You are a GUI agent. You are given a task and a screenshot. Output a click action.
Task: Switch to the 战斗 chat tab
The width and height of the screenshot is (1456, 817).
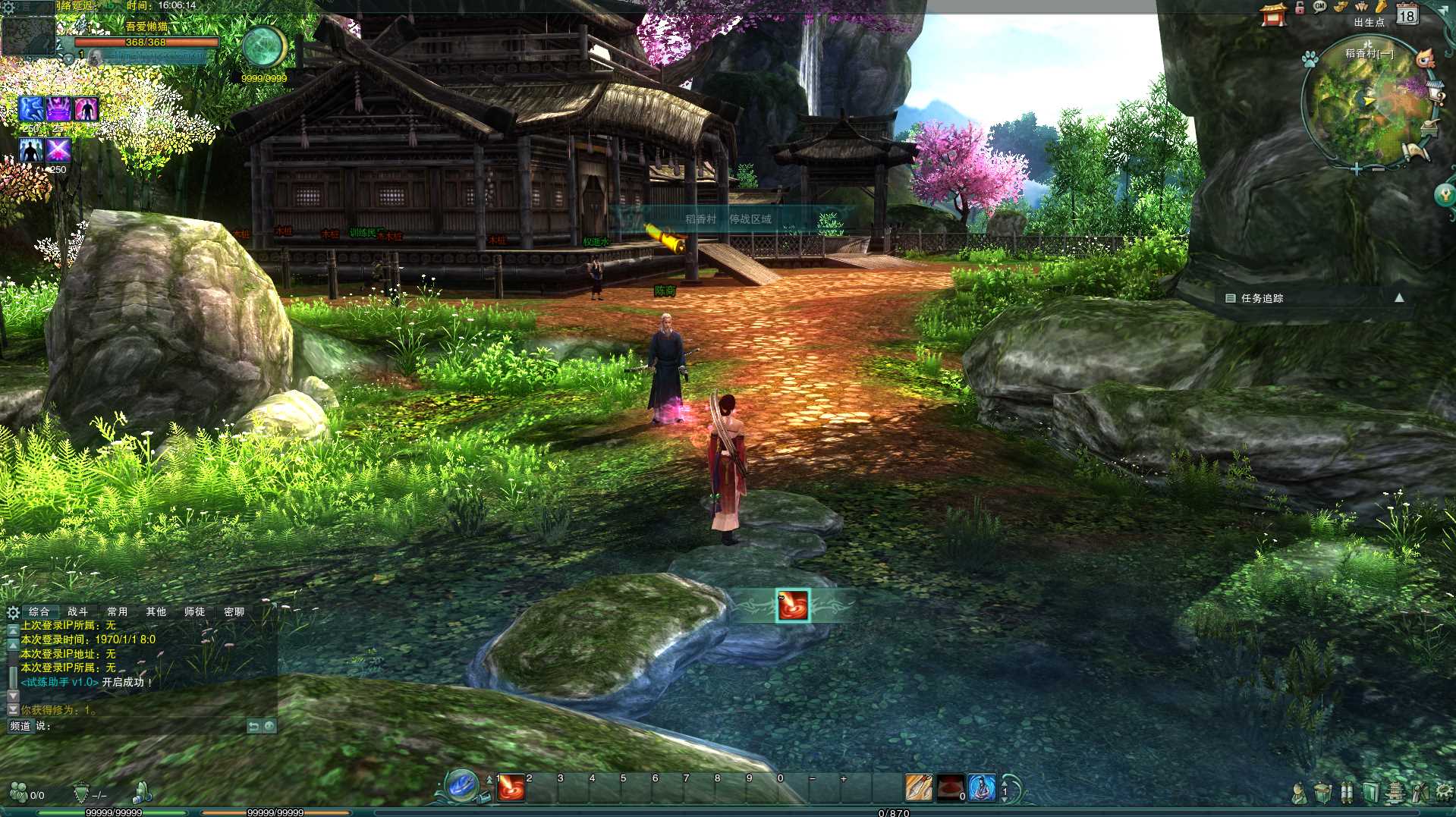click(x=77, y=611)
